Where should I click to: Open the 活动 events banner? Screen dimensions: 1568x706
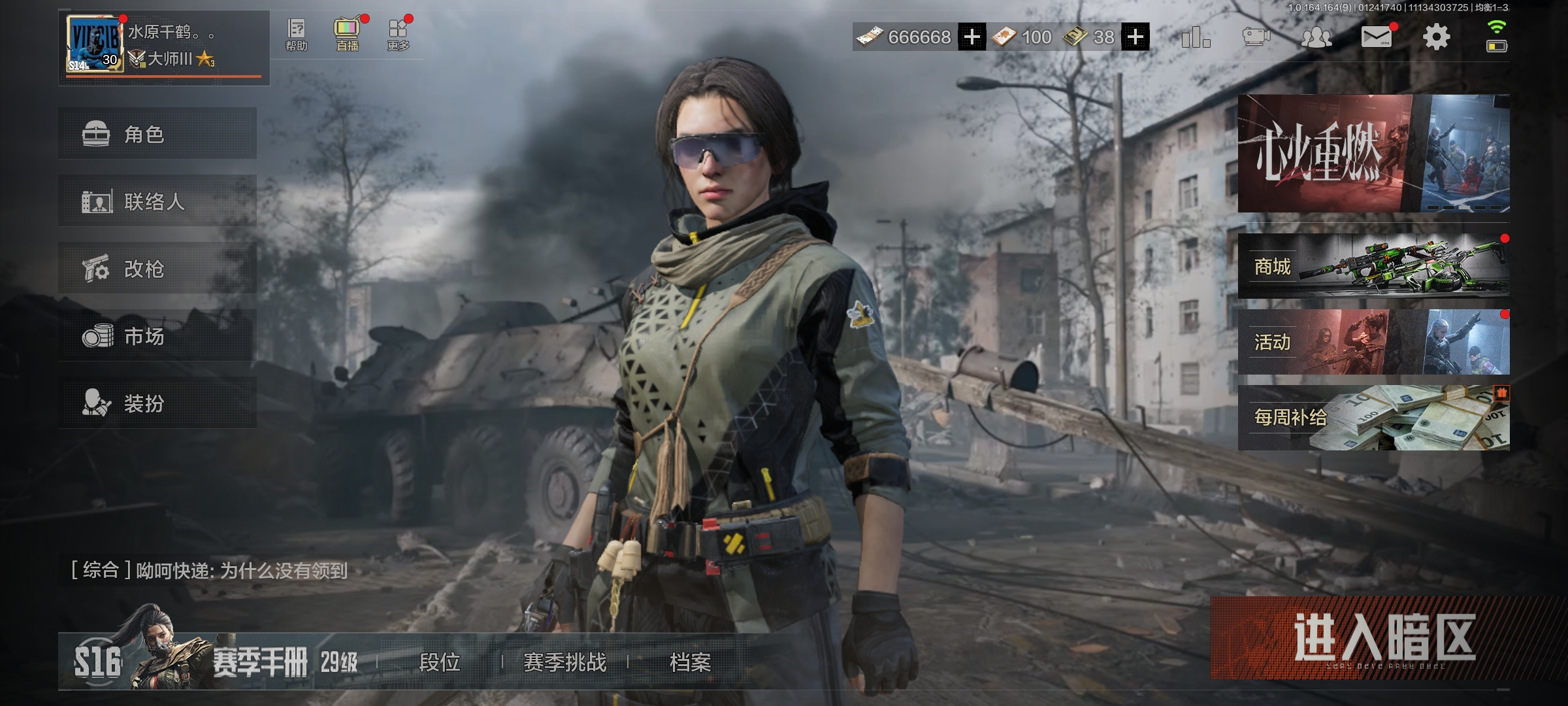pyautogui.click(x=1373, y=341)
